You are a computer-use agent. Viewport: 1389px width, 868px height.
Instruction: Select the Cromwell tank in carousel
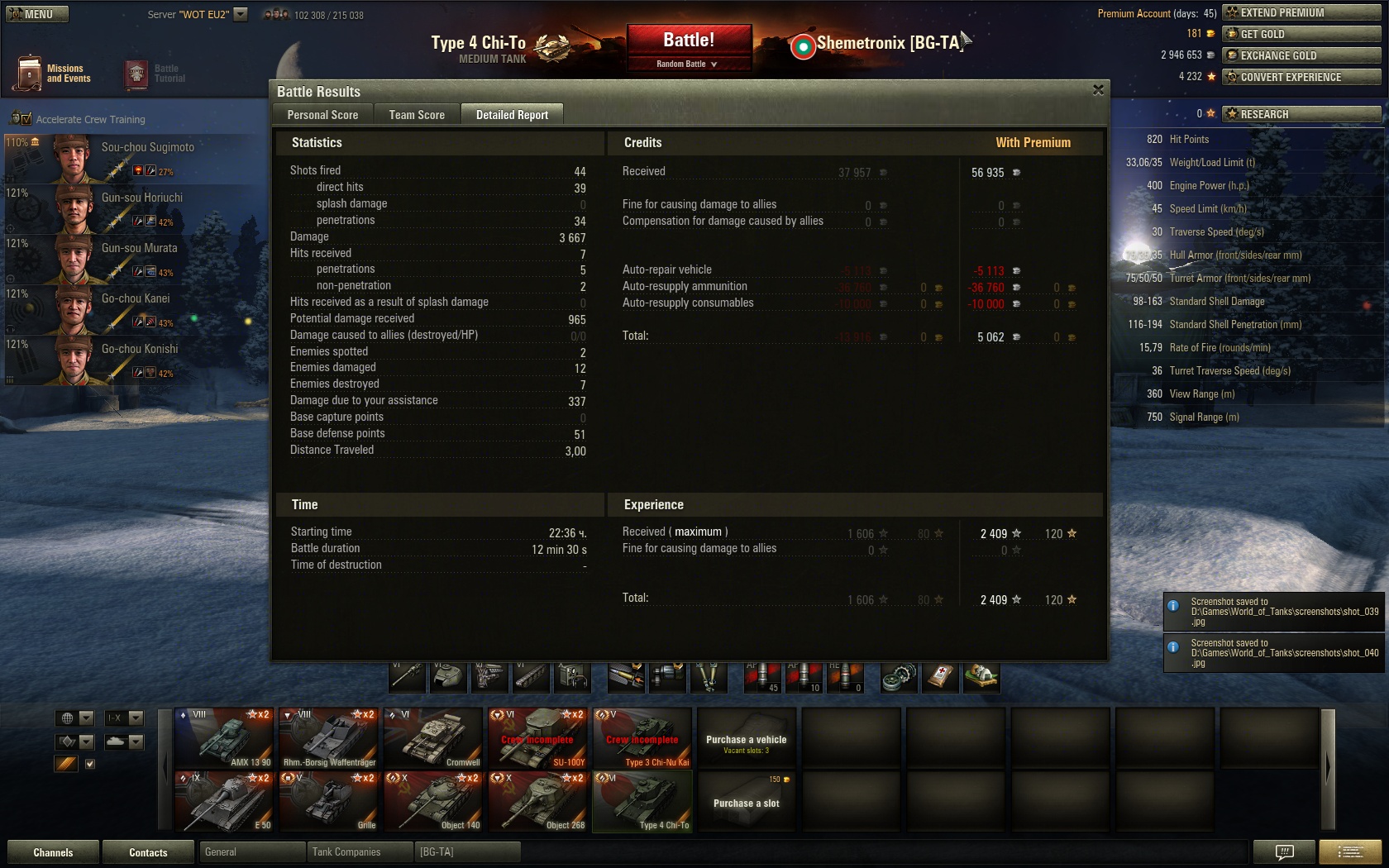tap(433, 737)
